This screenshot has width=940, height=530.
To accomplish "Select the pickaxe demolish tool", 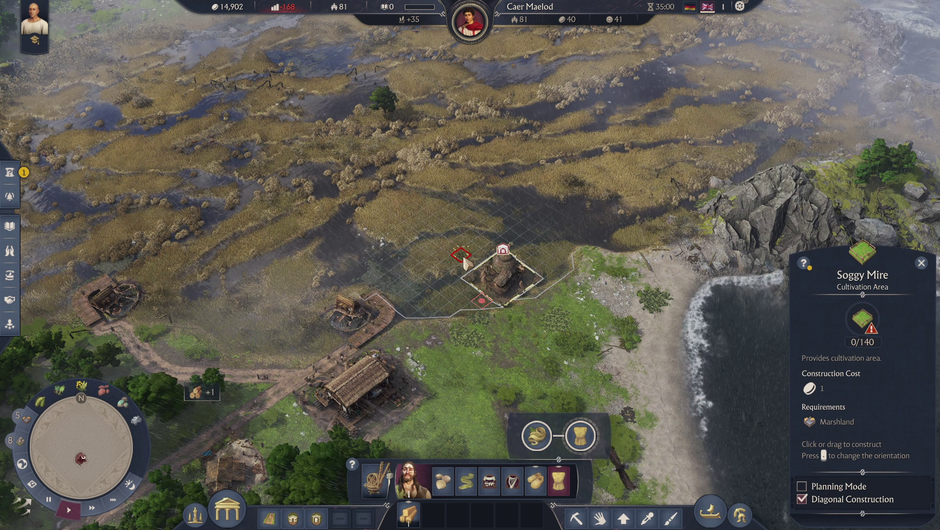I will [577, 518].
